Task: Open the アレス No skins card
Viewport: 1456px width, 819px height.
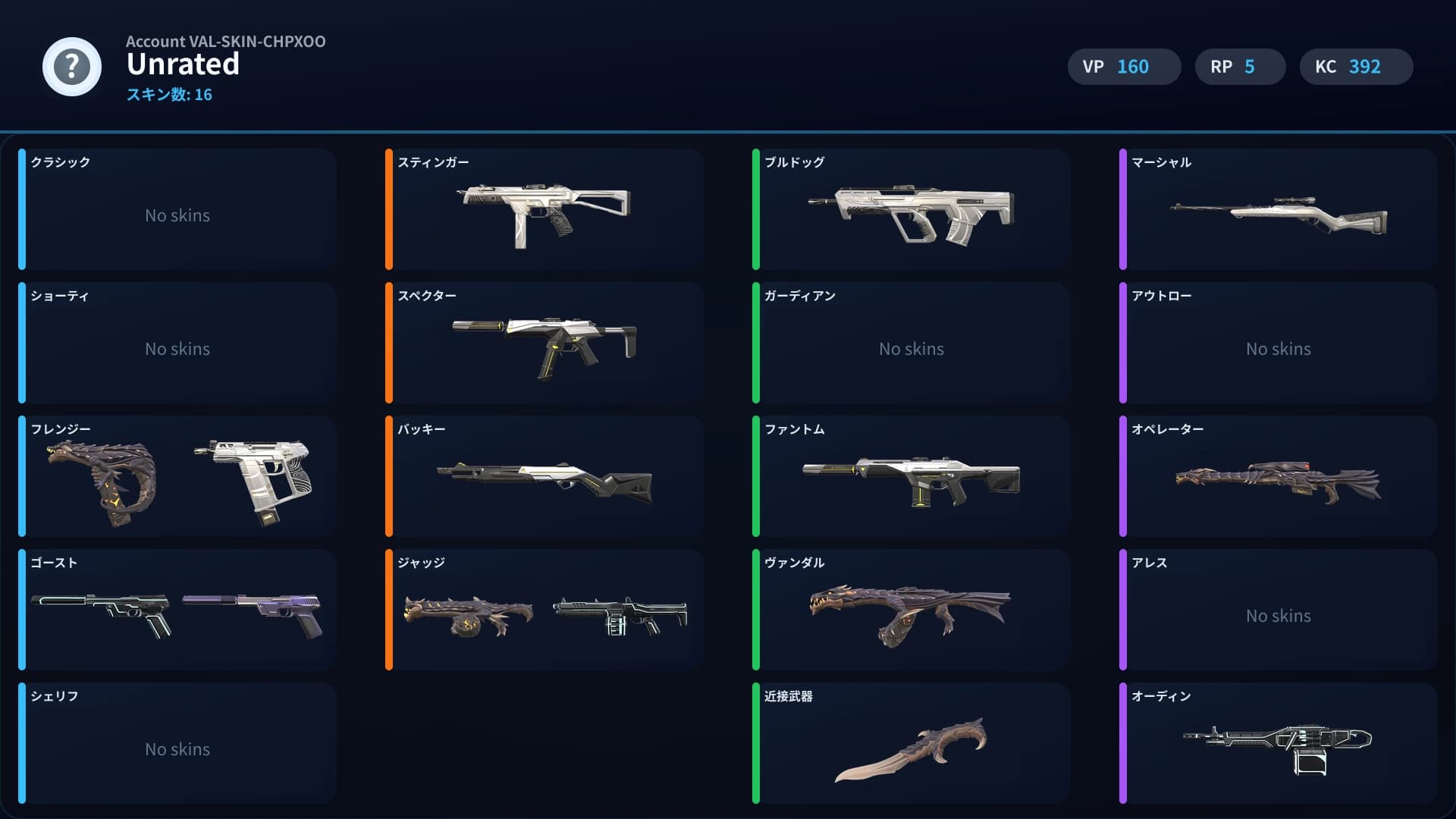Action: (x=1278, y=610)
